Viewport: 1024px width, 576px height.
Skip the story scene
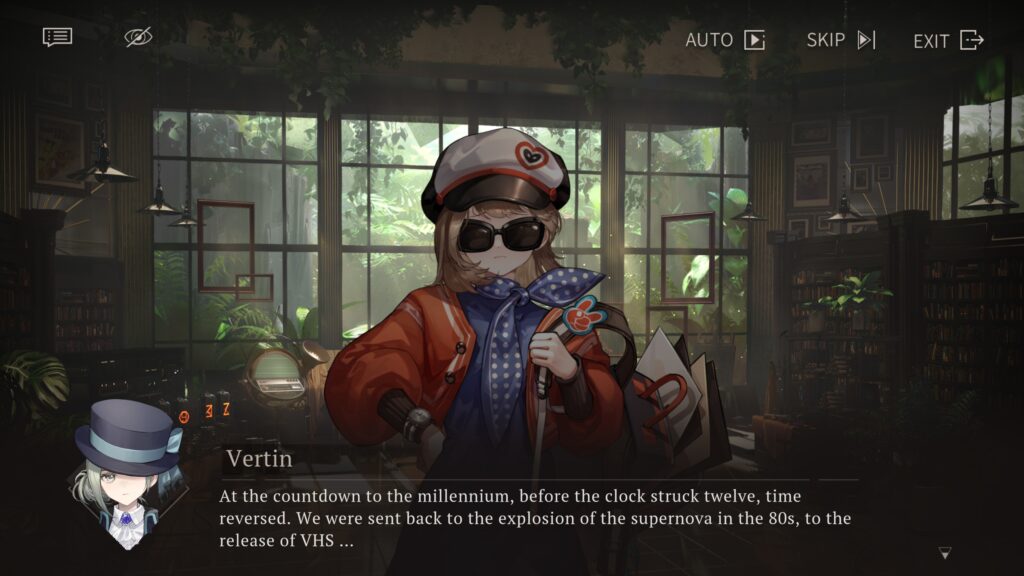click(x=841, y=40)
